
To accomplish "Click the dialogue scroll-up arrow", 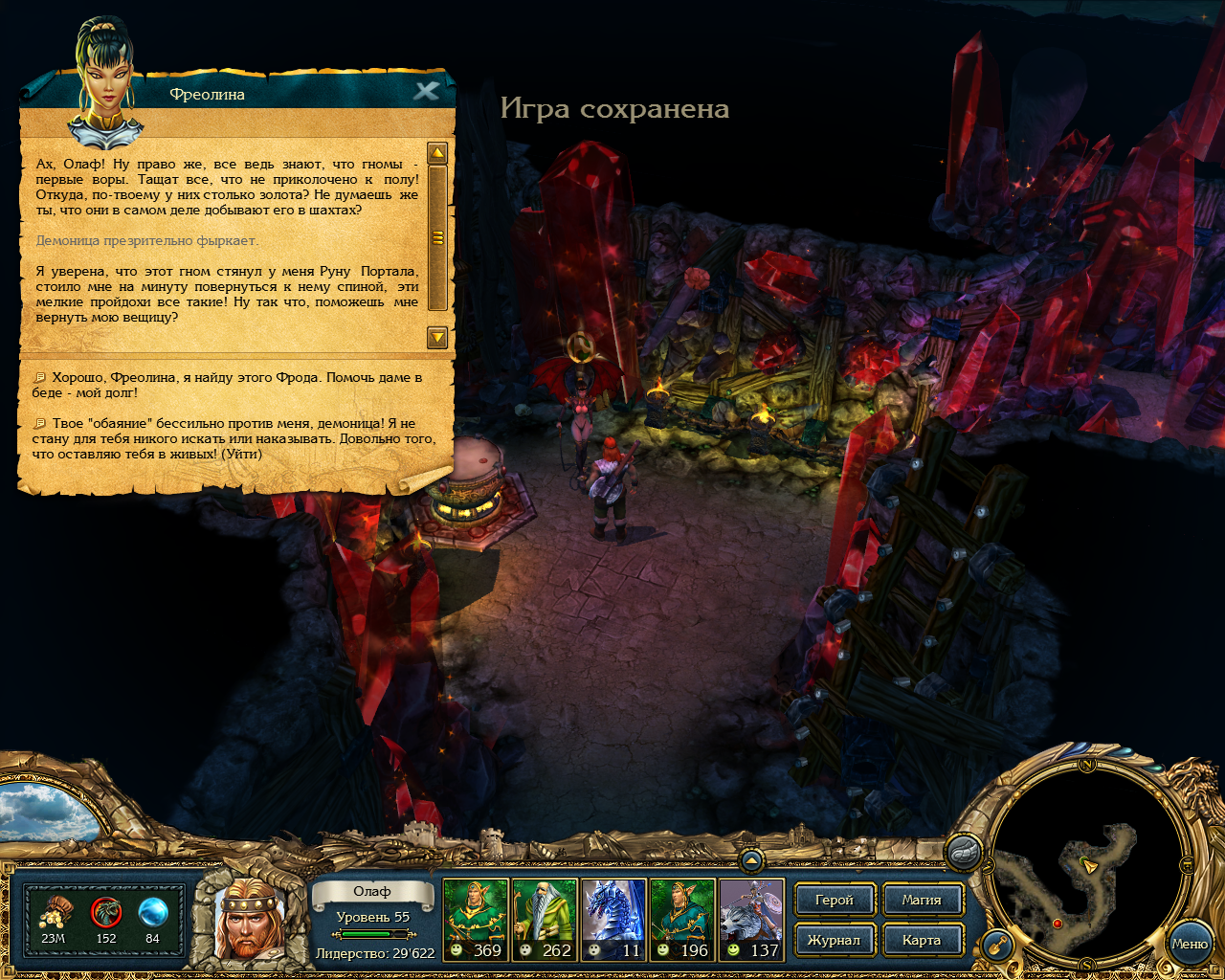I will pos(437,153).
